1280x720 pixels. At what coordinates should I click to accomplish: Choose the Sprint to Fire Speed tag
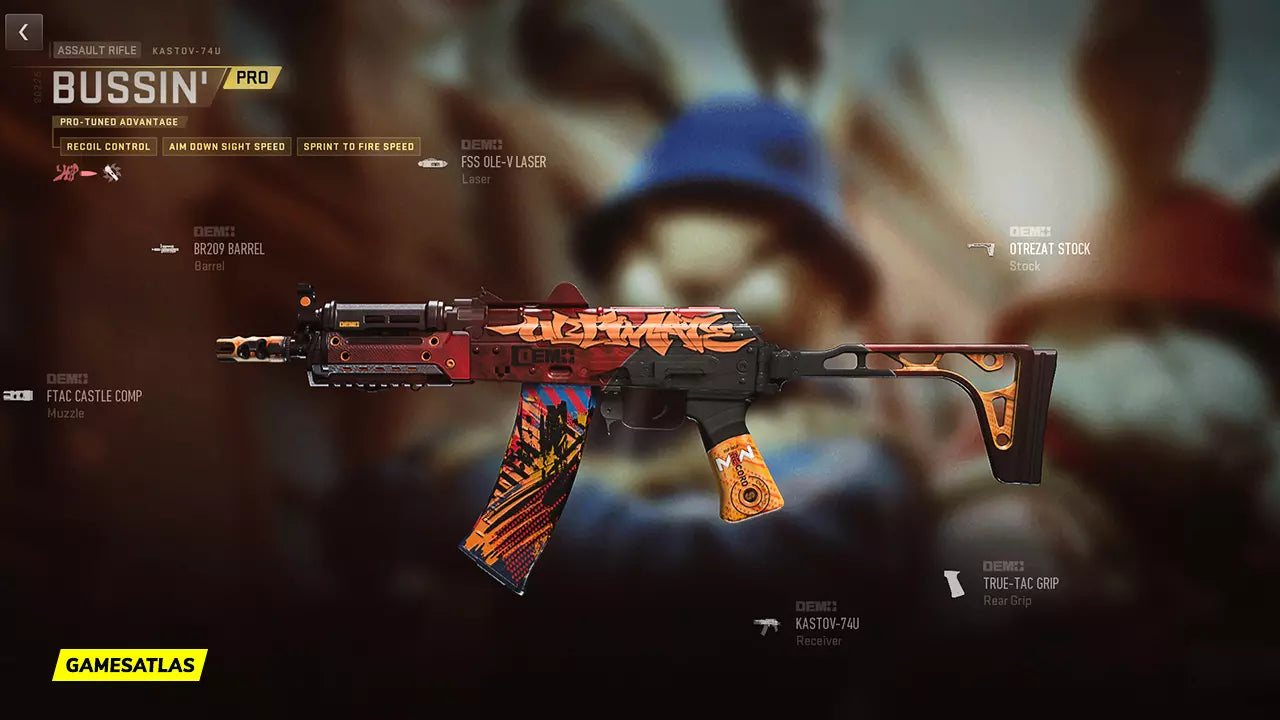coord(358,147)
